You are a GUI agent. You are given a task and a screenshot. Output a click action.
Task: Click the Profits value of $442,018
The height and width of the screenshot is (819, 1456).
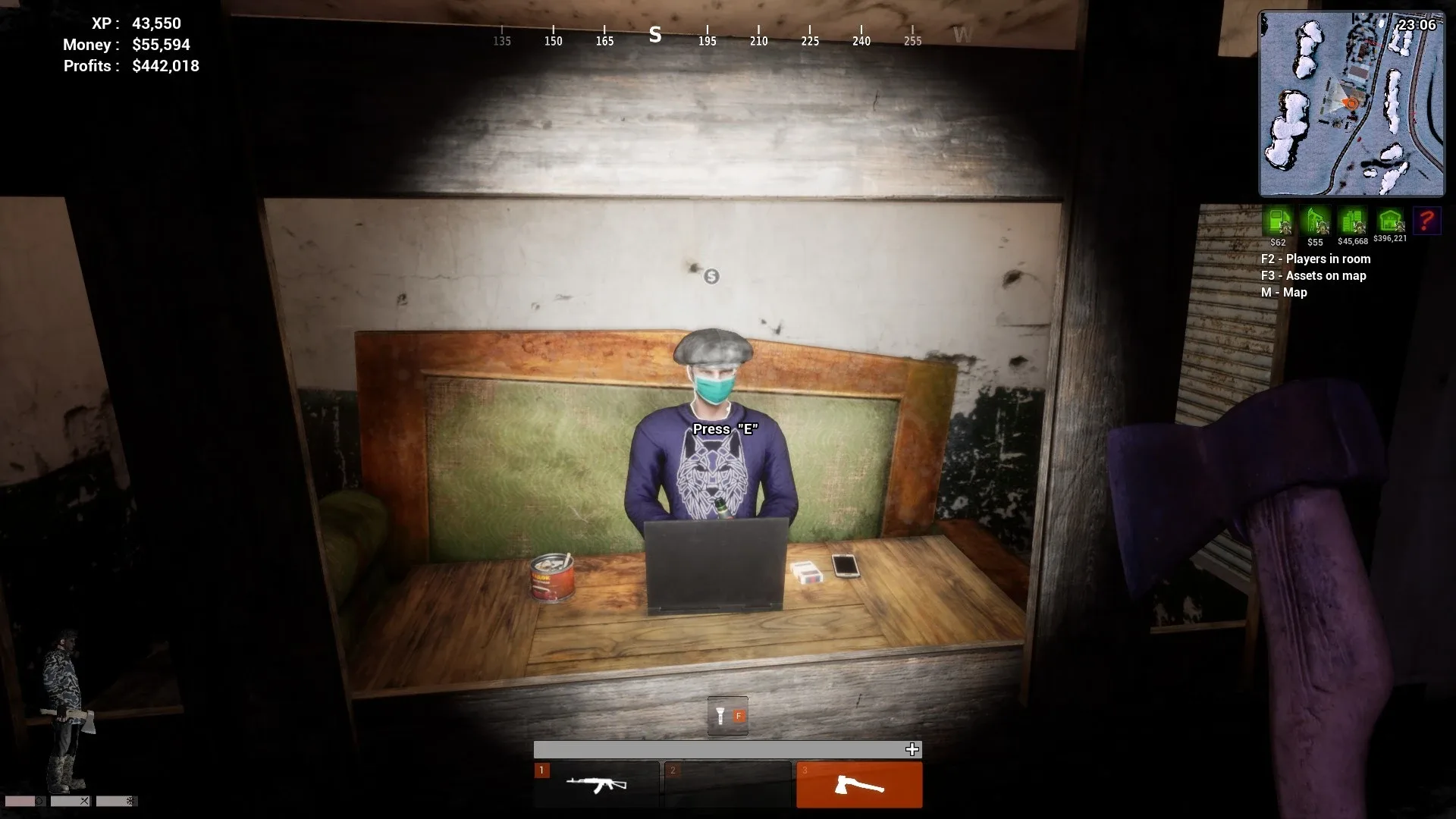(x=165, y=66)
